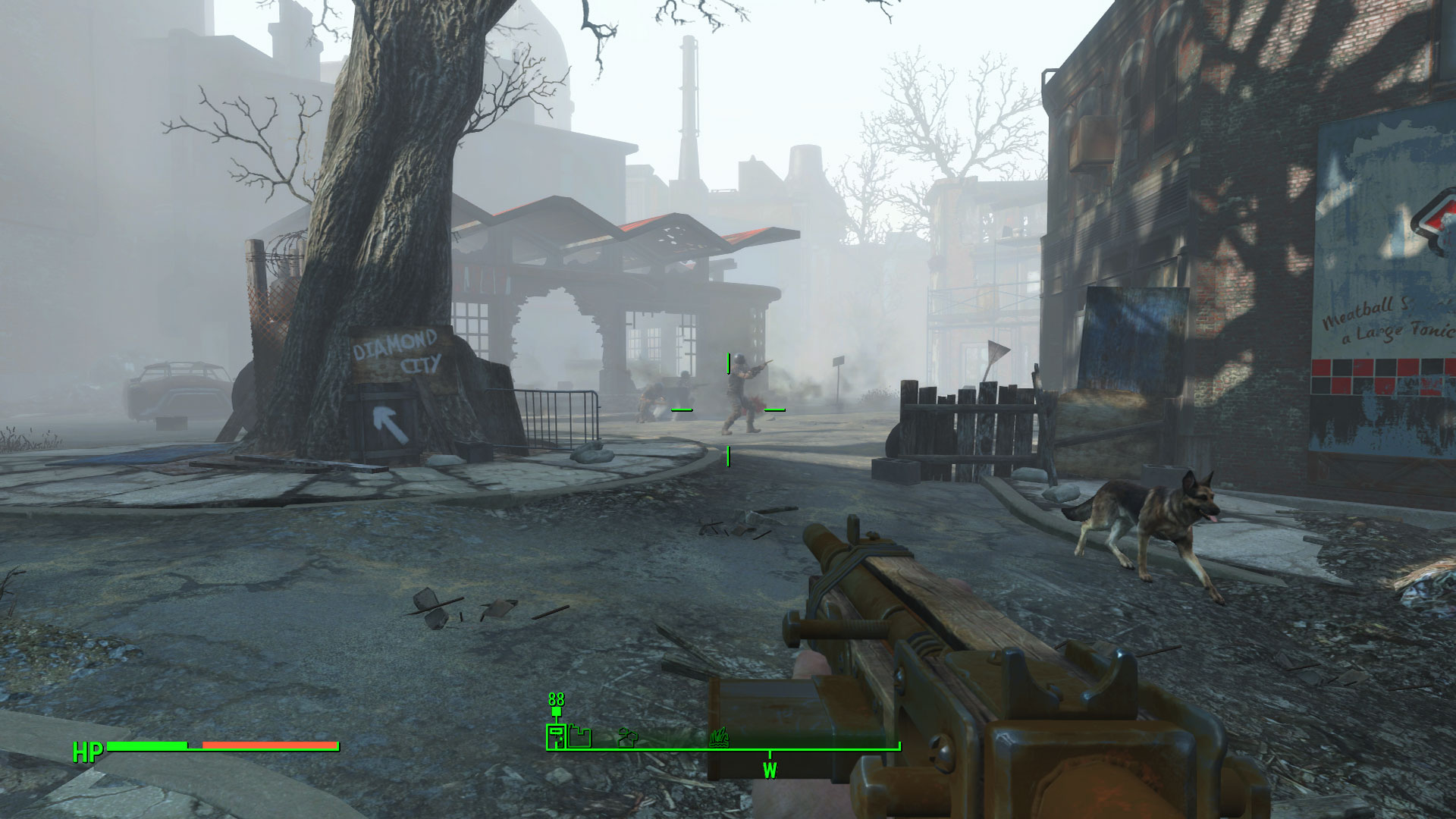Select the quest marker building icon on compass

click(x=557, y=736)
